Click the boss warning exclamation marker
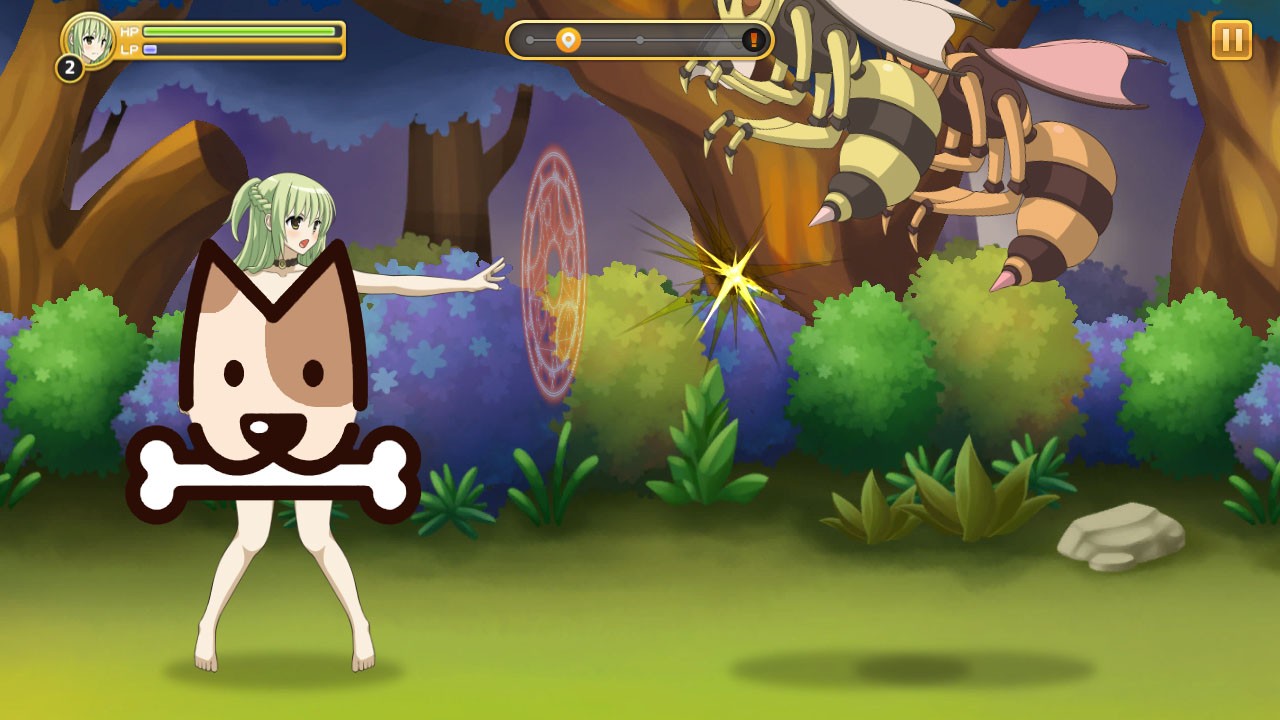The width and height of the screenshot is (1280, 720). pos(754,40)
